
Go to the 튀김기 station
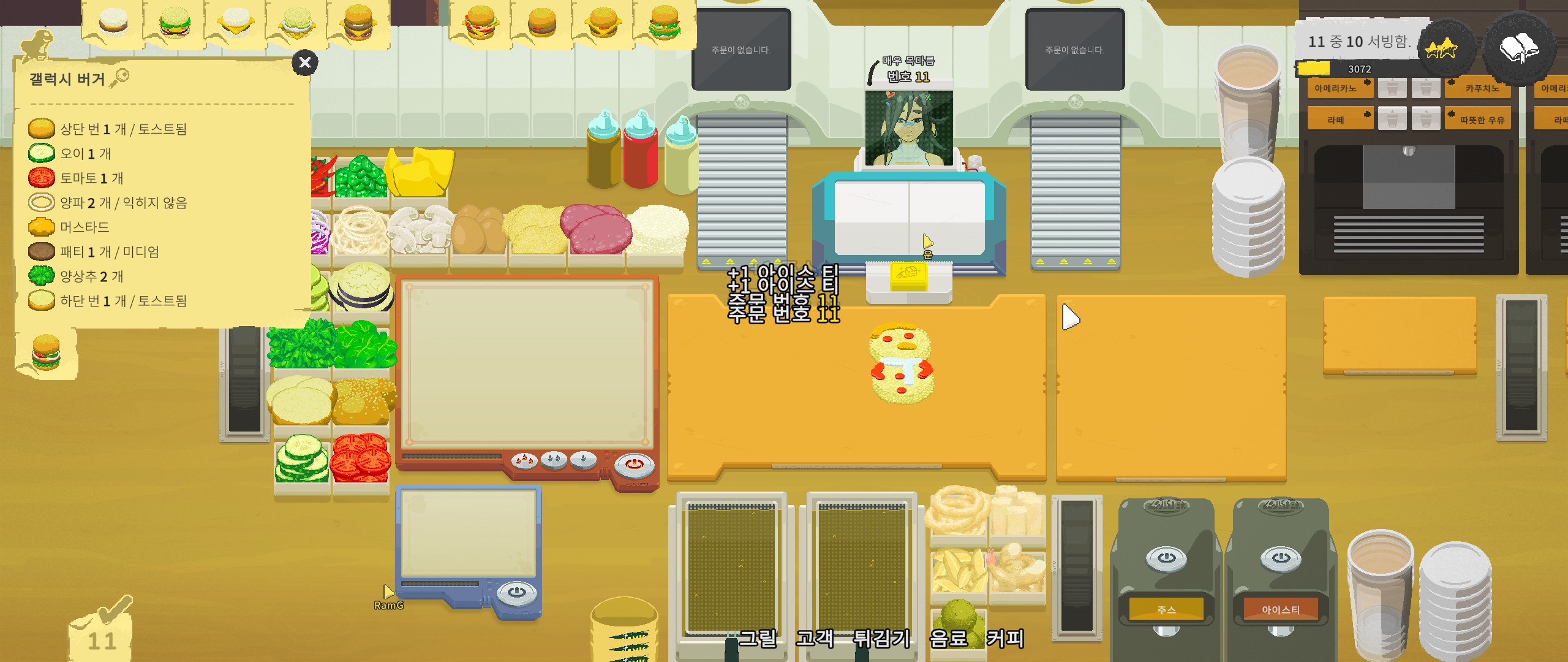(x=881, y=639)
